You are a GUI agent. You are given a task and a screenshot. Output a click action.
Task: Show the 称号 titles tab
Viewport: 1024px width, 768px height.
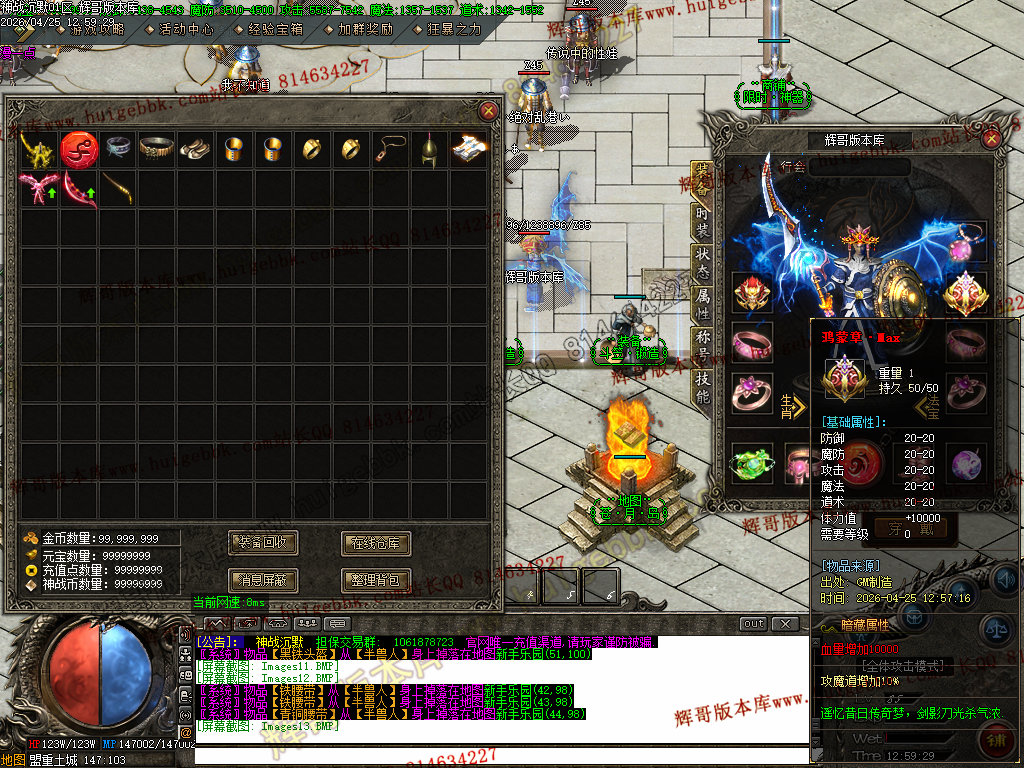point(703,342)
